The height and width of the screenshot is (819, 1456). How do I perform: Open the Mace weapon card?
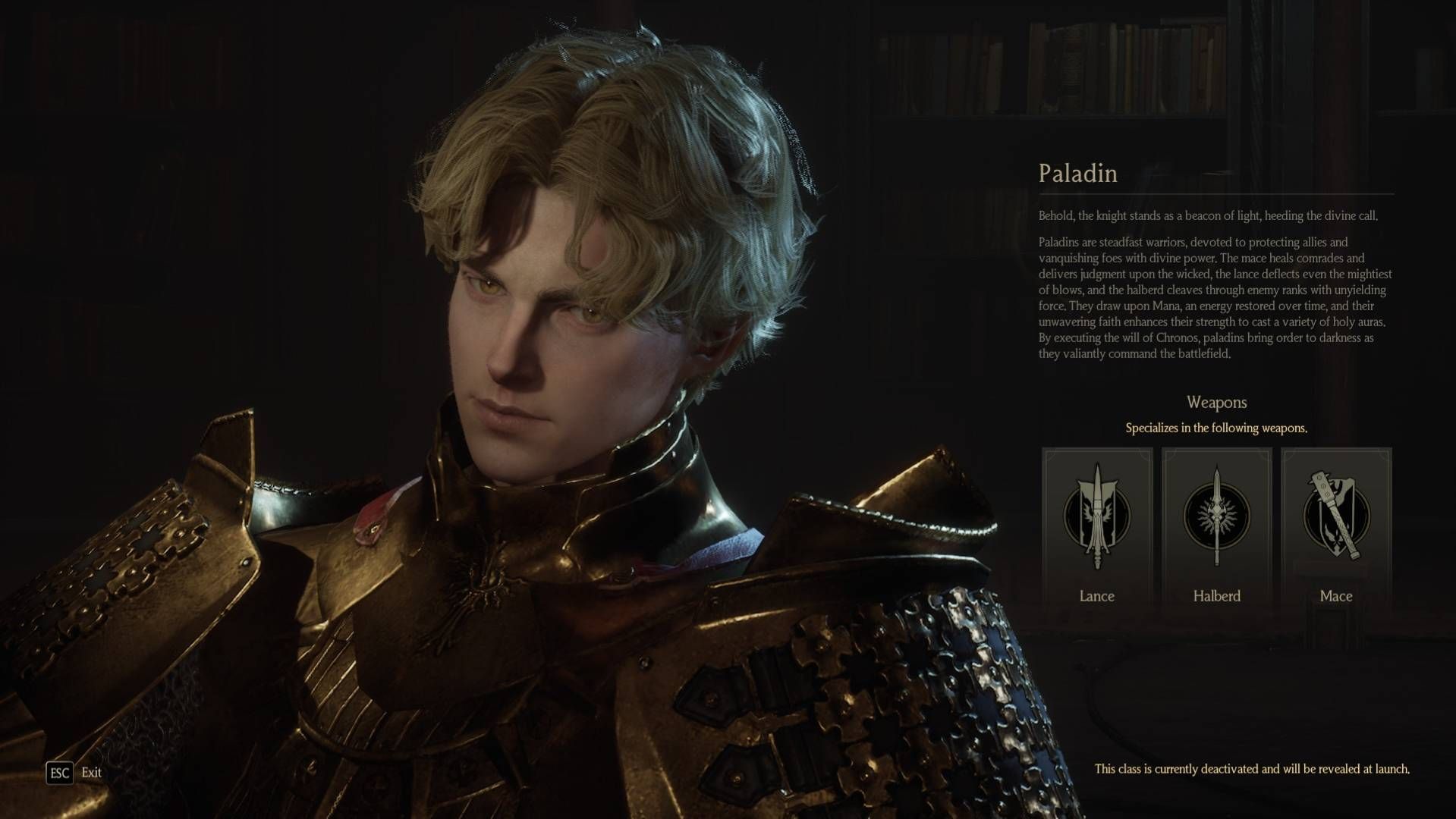(x=1336, y=527)
